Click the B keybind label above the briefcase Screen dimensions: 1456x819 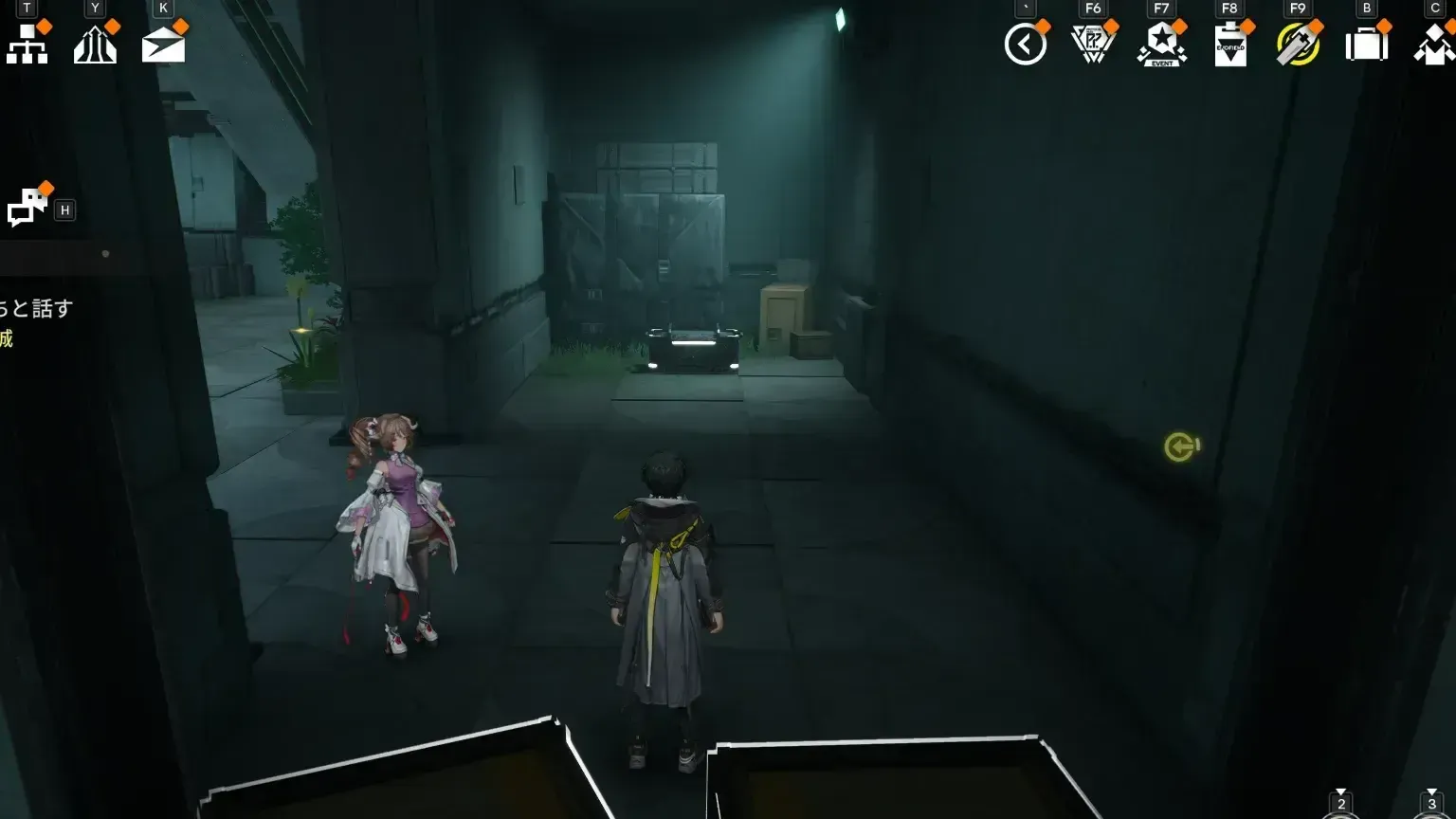pos(1366,9)
